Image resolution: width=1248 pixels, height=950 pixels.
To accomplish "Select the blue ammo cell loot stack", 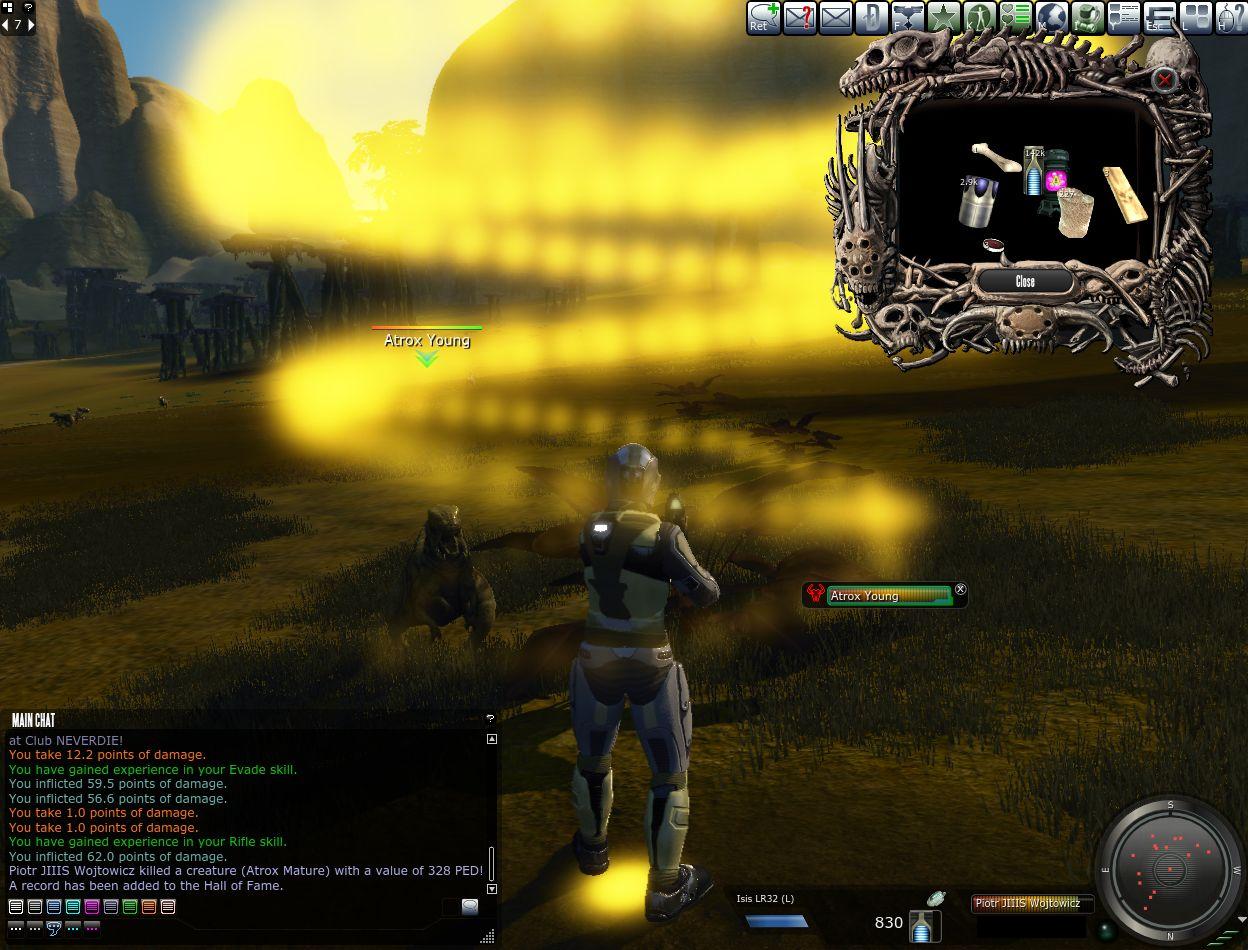I will tap(1033, 172).
